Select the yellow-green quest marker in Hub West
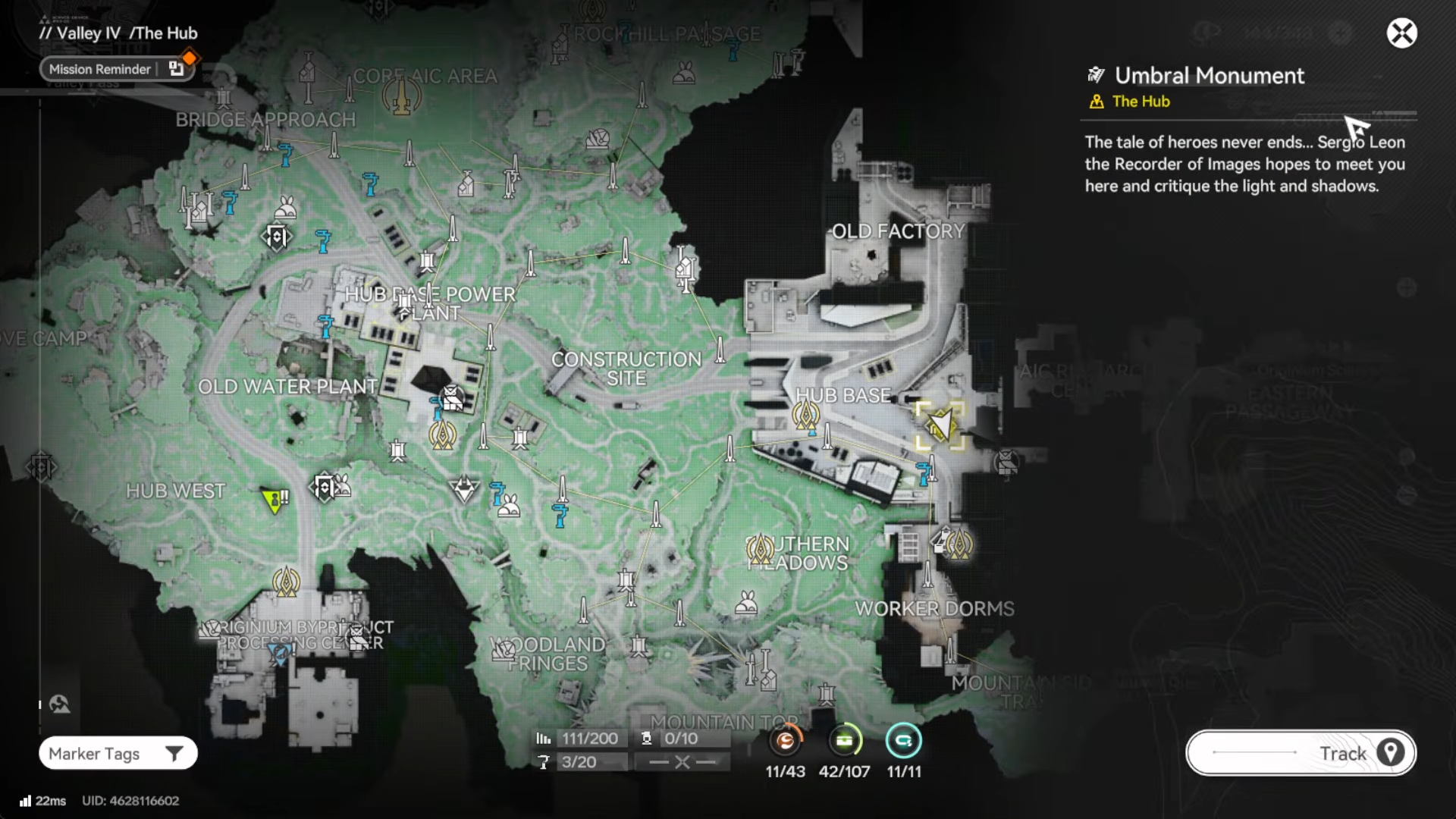Screen dimensions: 1456x819 273,500
